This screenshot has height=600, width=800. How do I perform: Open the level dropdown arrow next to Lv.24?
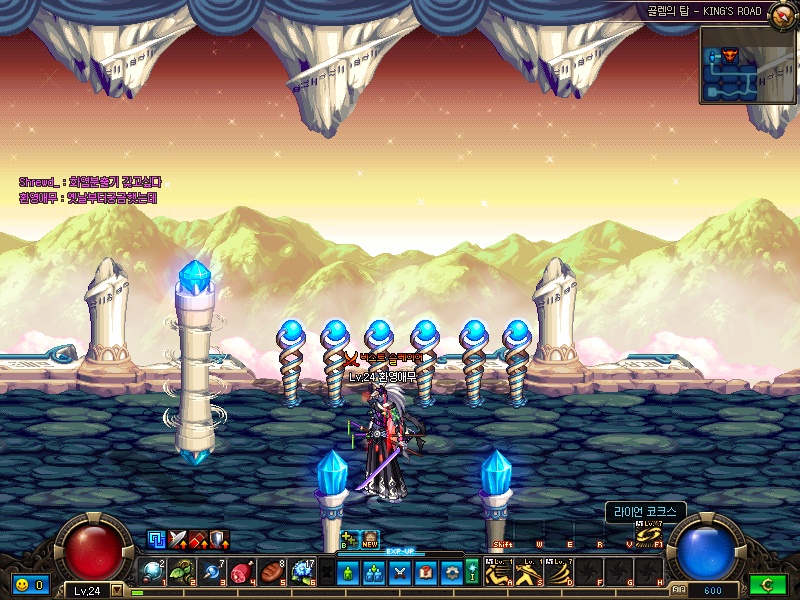(117, 590)
